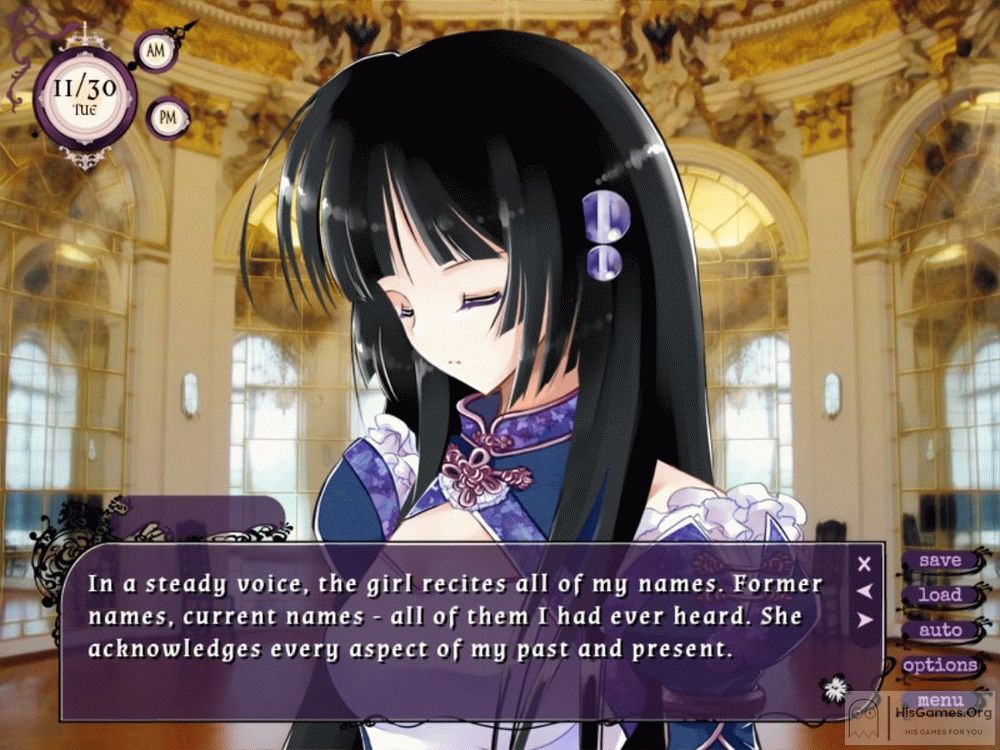Return to the game menu
The image size is (1000, 750).
coord(939,700)
